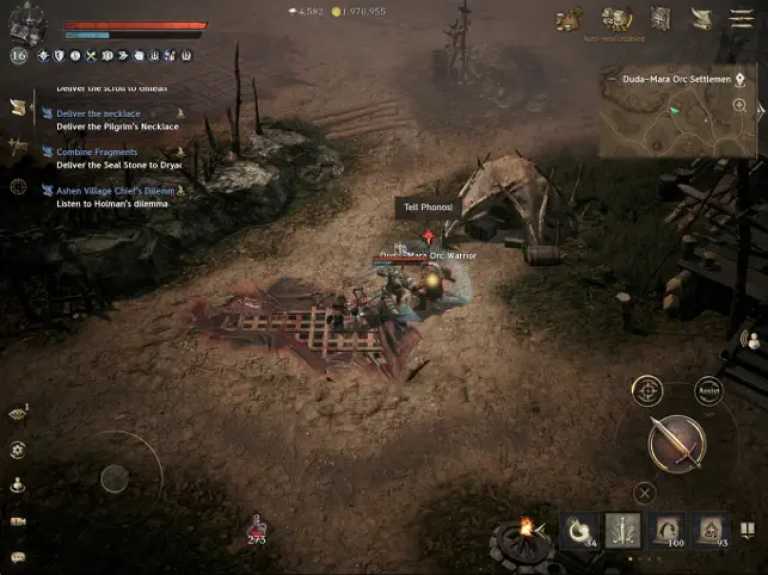This screenshot has width=768, height=575.
Task: Select the Deliver the necklace quest
Action: tap(98, 114)
